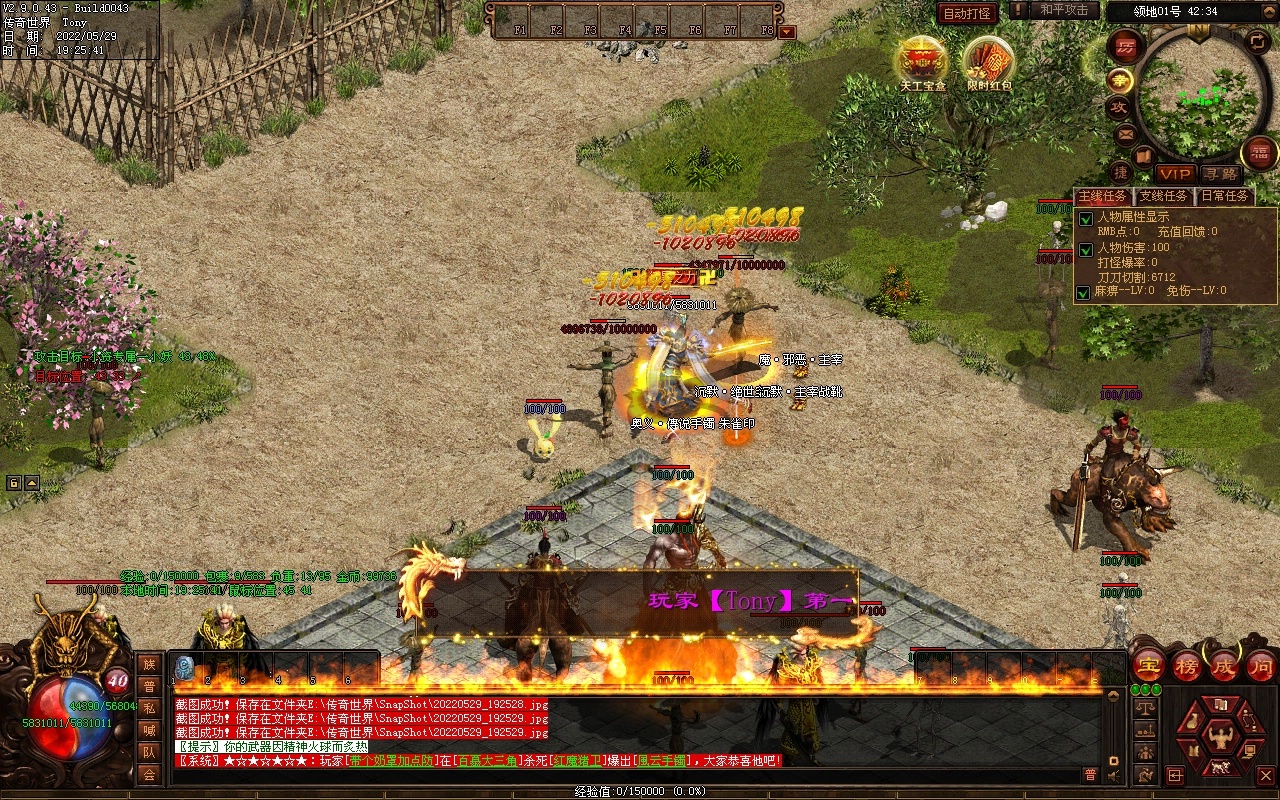
Task: Open the mail envelope icon by the minimap
Action: pyautogui.click(x=1126, y=133)
